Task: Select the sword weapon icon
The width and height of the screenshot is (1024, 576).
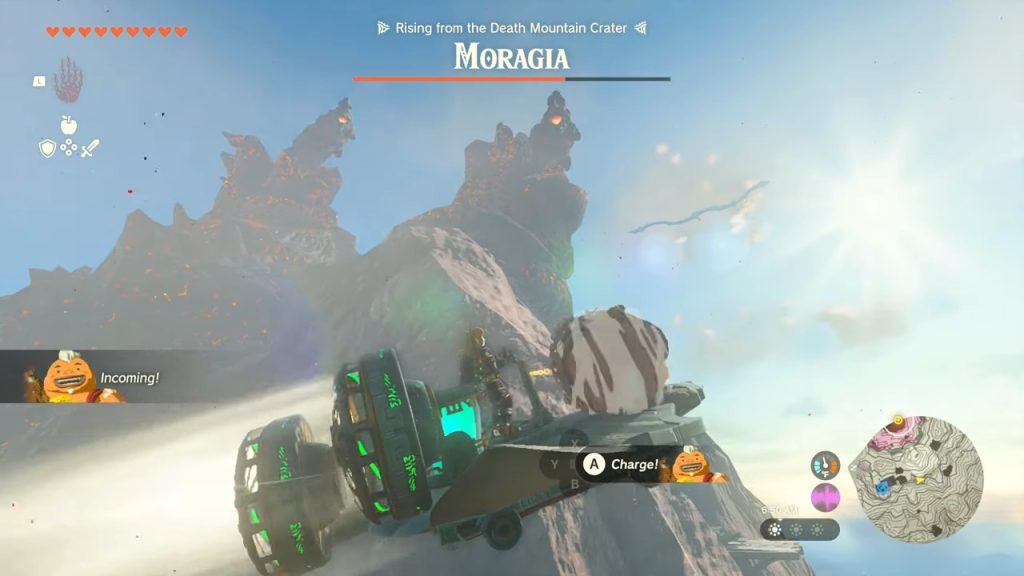Action: 90,148
